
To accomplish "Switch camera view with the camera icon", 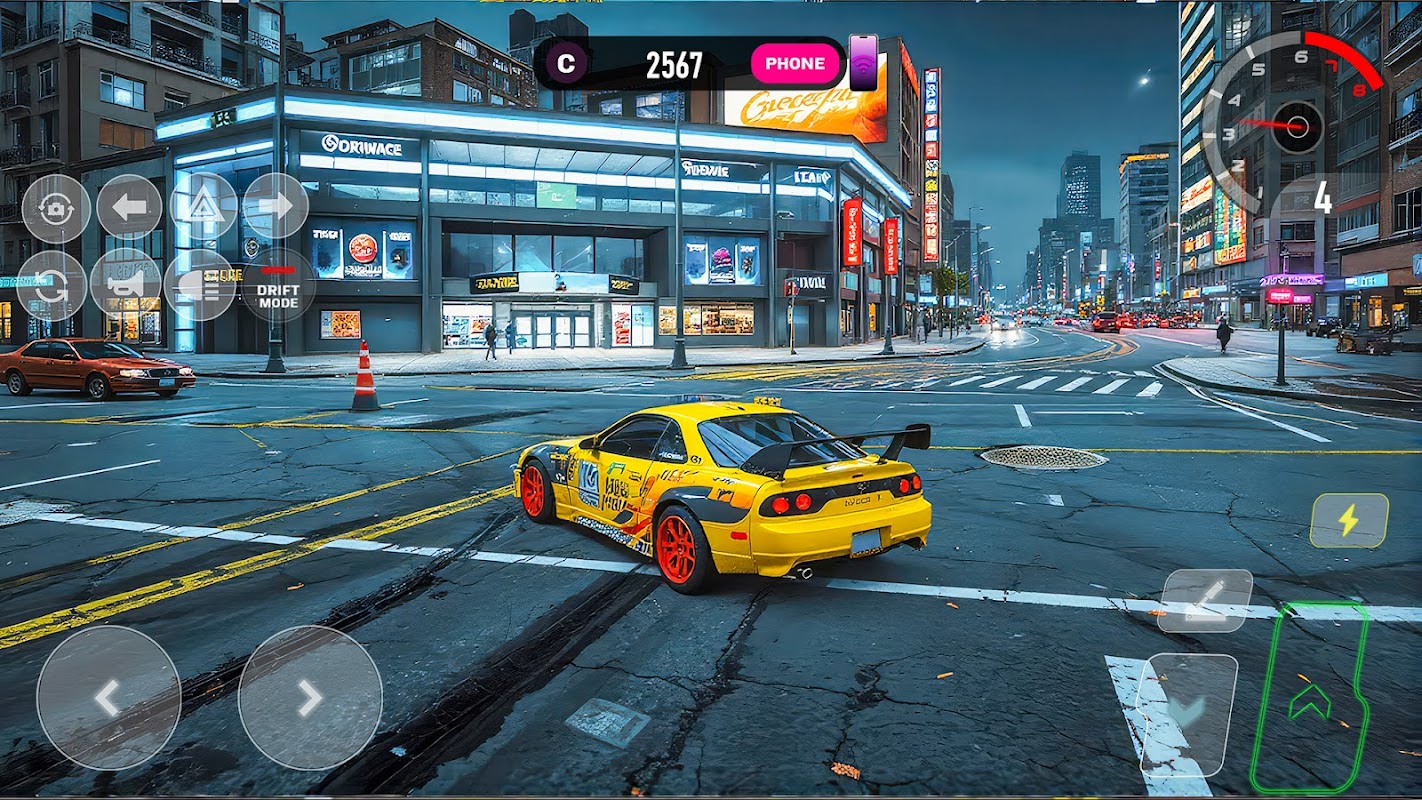I will [56, 208].
